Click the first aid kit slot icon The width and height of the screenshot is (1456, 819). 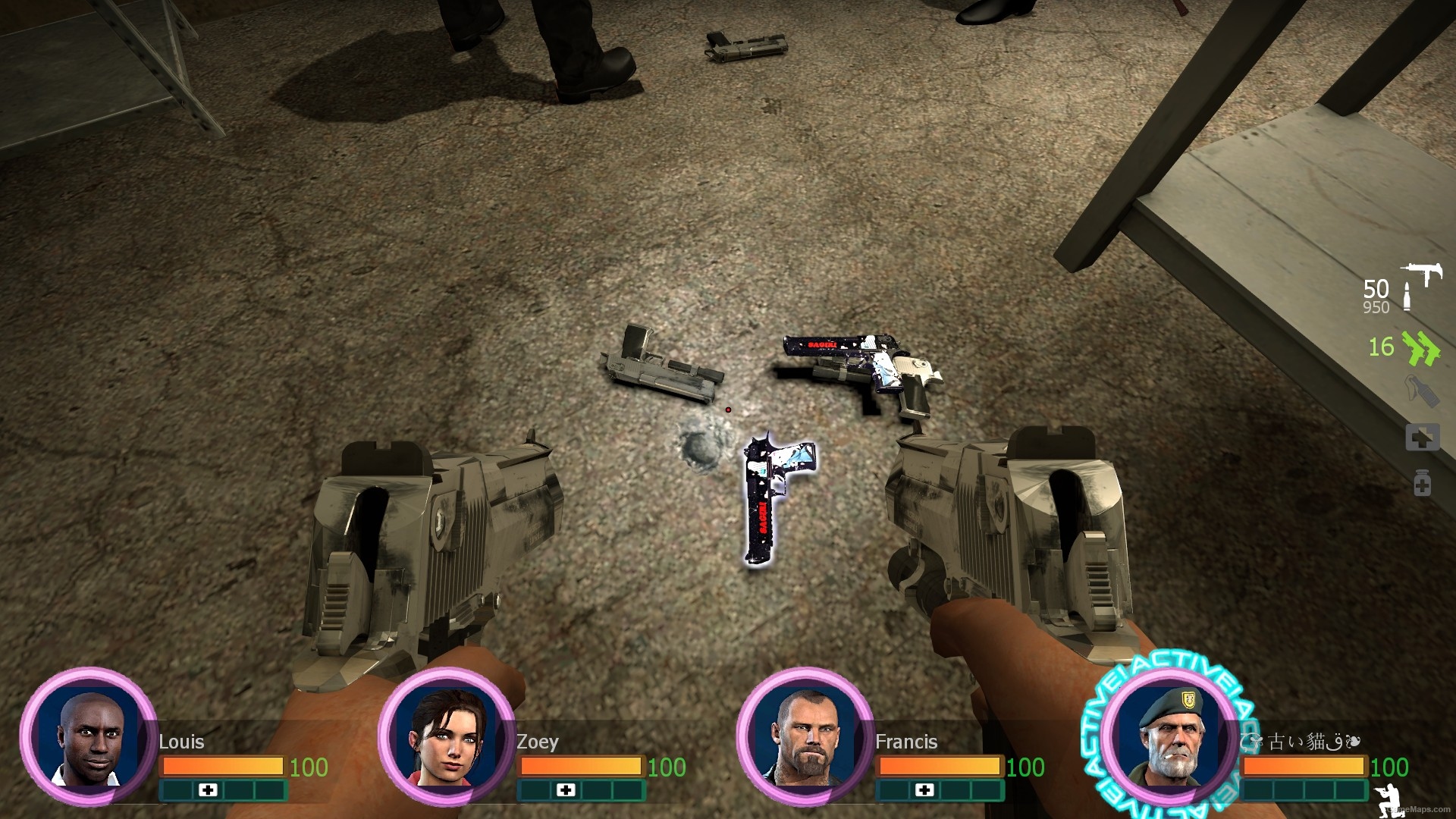point(1423,436)
